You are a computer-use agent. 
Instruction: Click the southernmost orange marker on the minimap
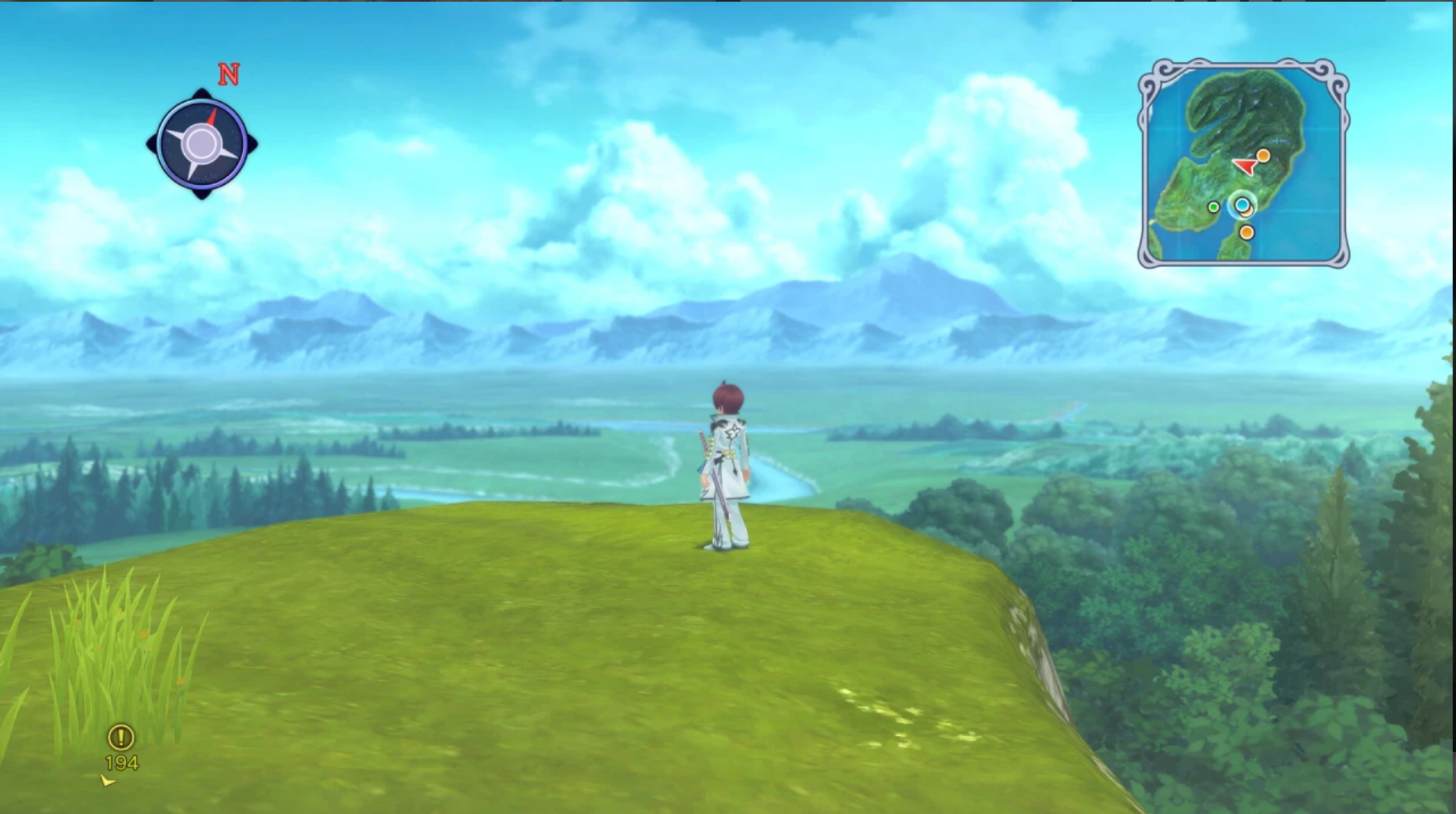[1246, 232]
